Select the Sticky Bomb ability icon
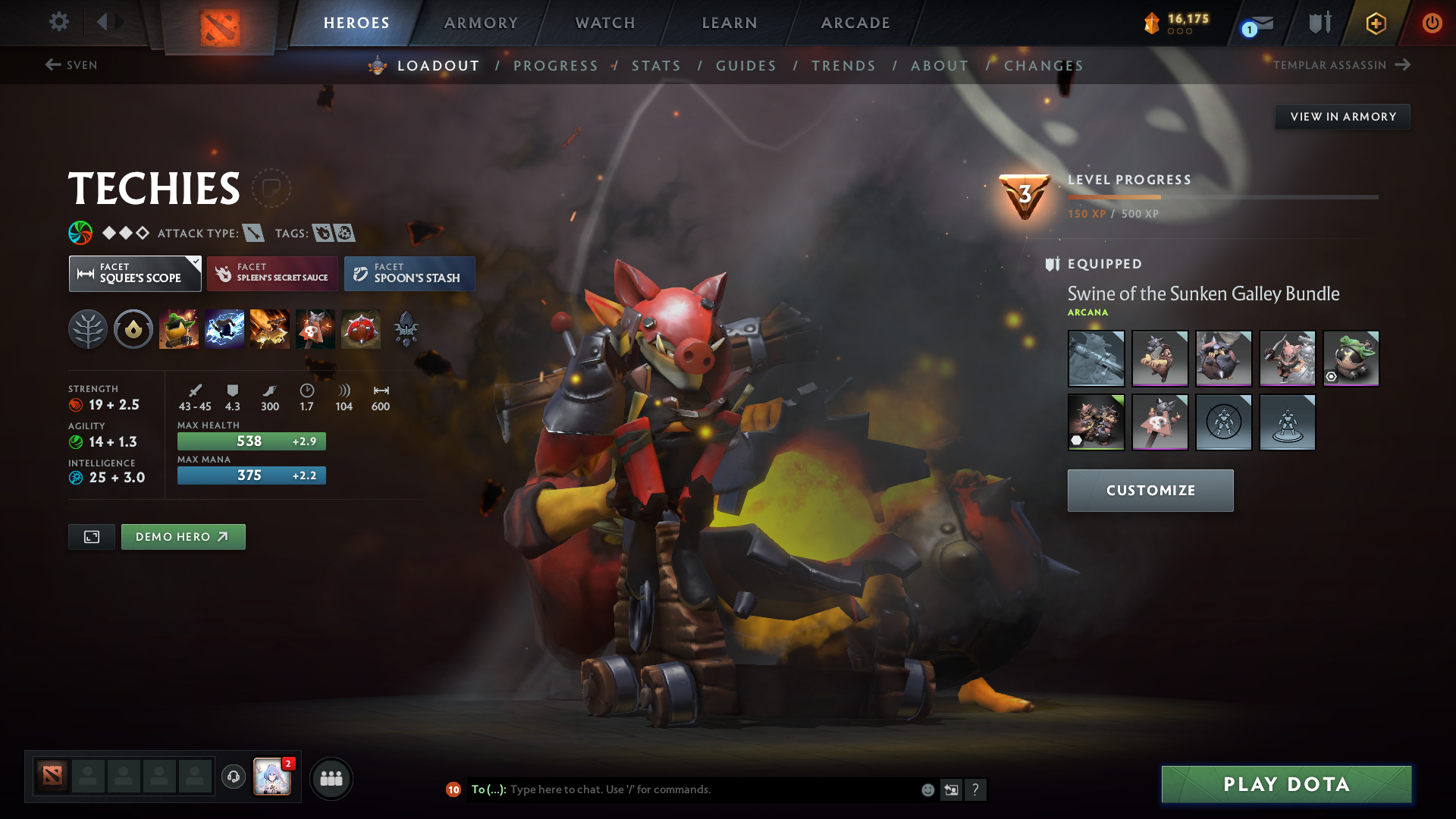1456x819 pixels. click(179, 328)
